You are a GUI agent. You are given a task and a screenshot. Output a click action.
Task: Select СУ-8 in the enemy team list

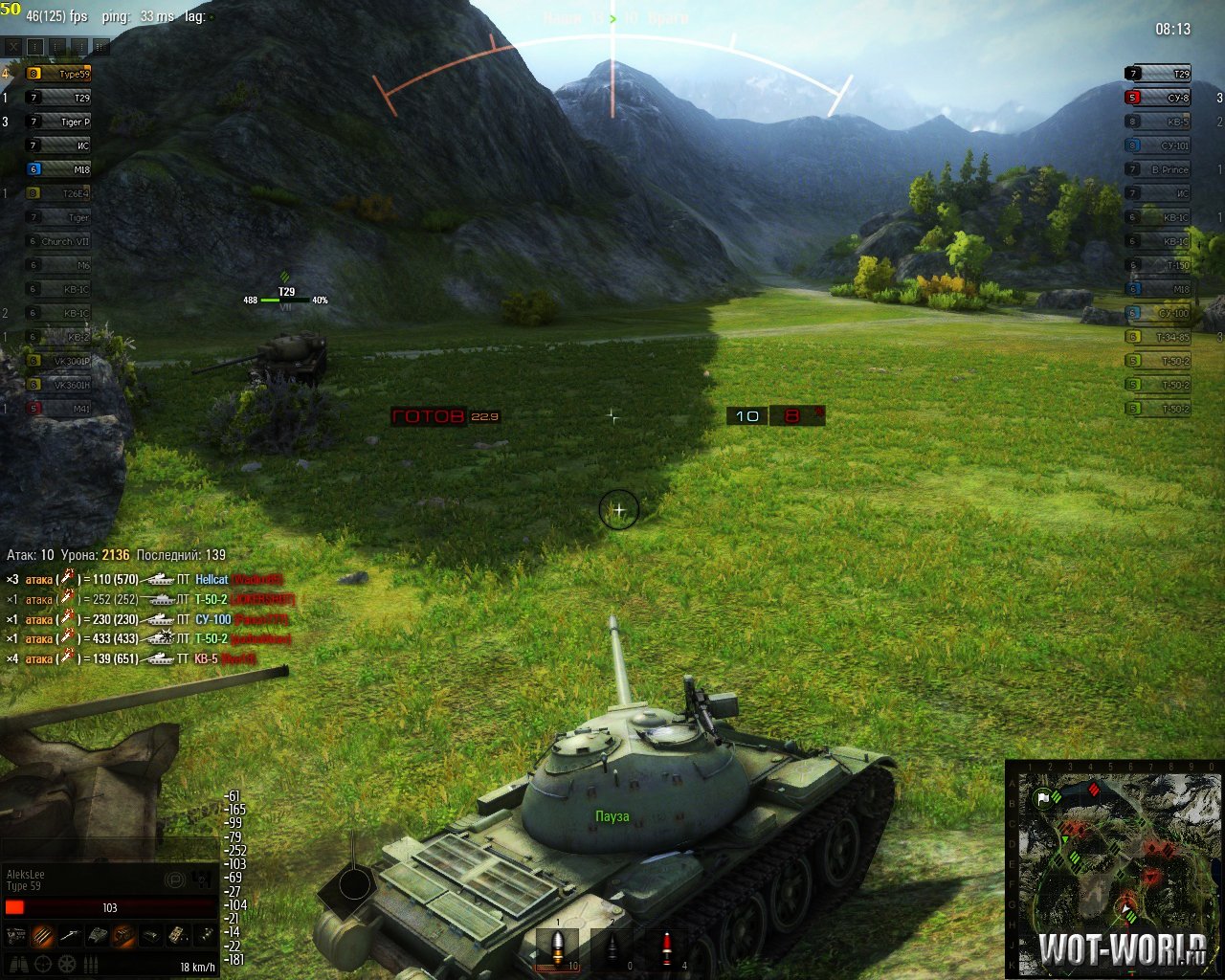[1158, 98]
